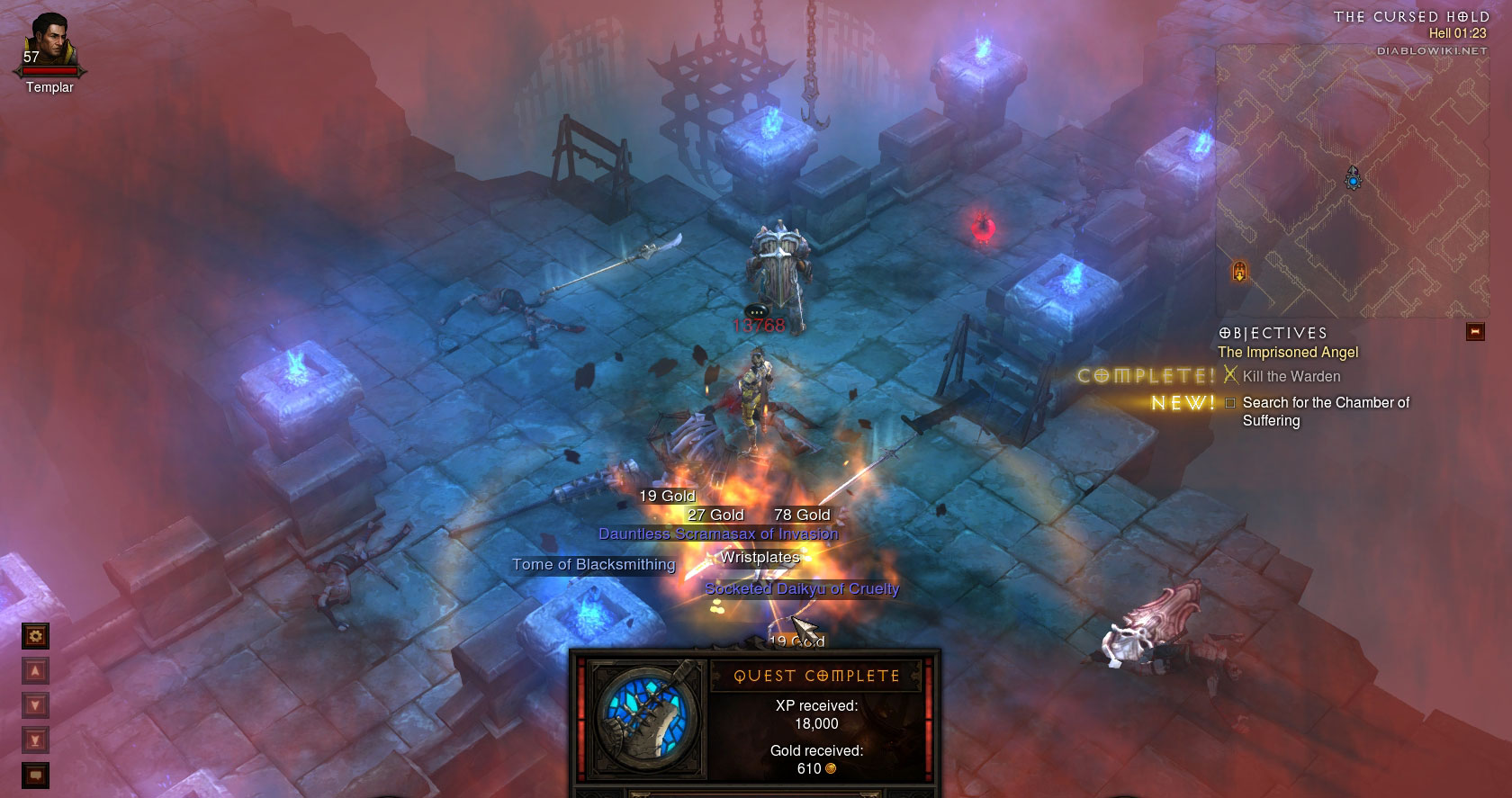This screenshot has width=1512, height=798.
Task: Collect the 78 Gold drop label
Action: coord(802,516)
